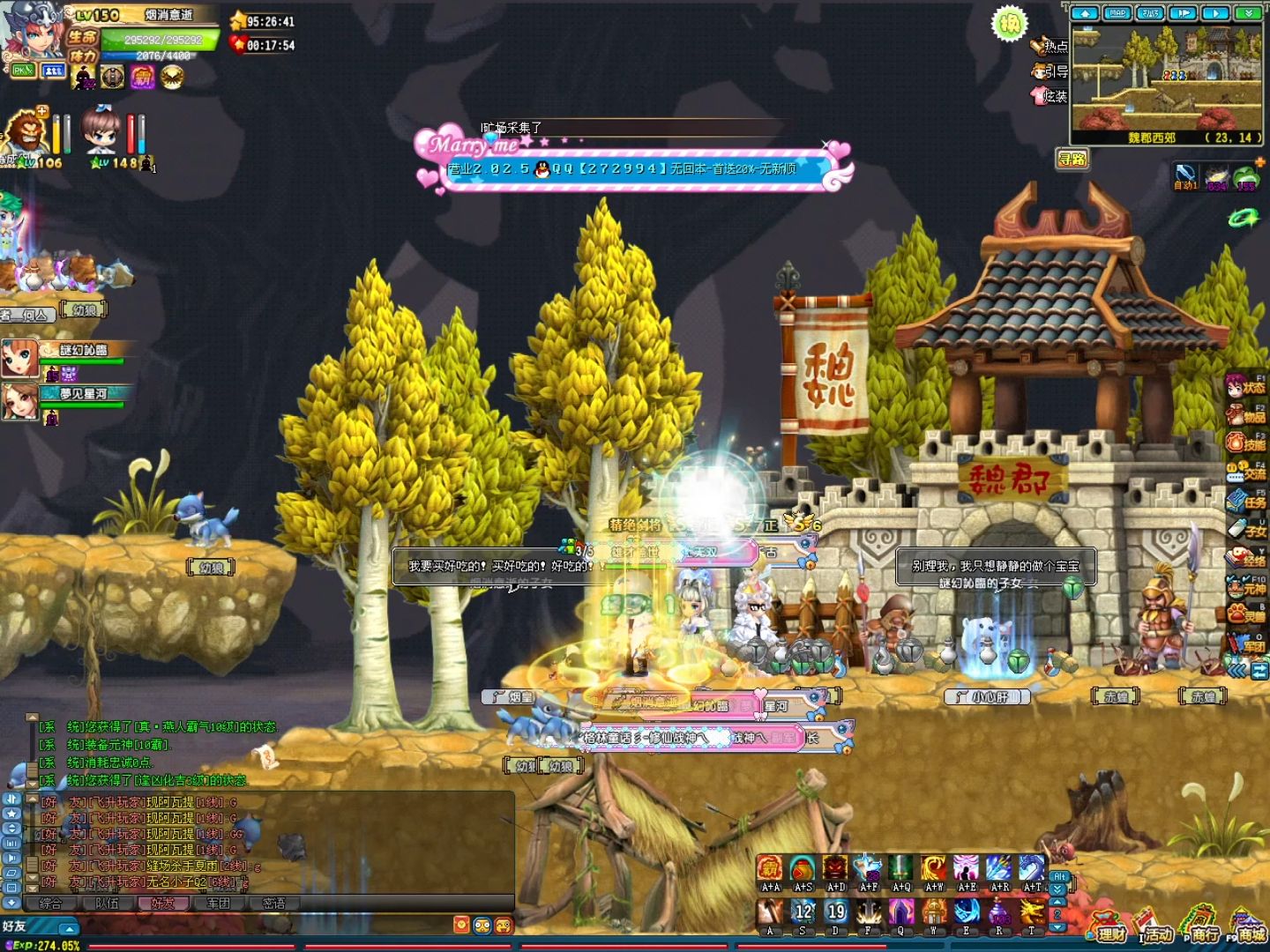
Task: Activate the 霸 skill icon on A+A
Action: pos(770,867)
